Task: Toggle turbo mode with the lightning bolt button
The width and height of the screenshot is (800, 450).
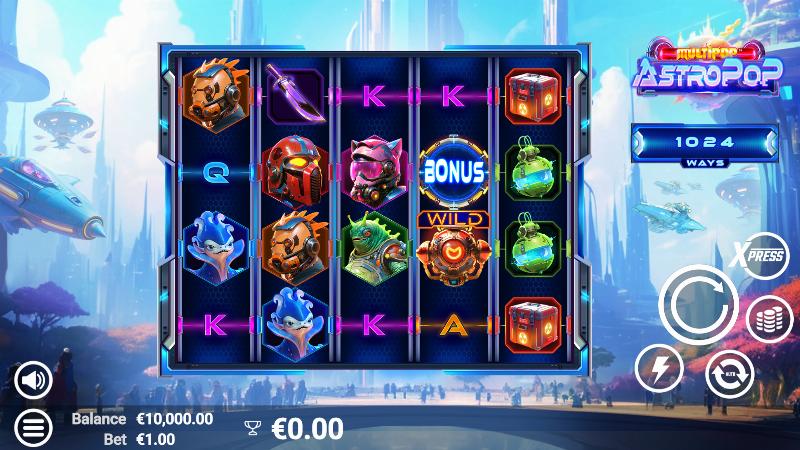Action: 659,368
